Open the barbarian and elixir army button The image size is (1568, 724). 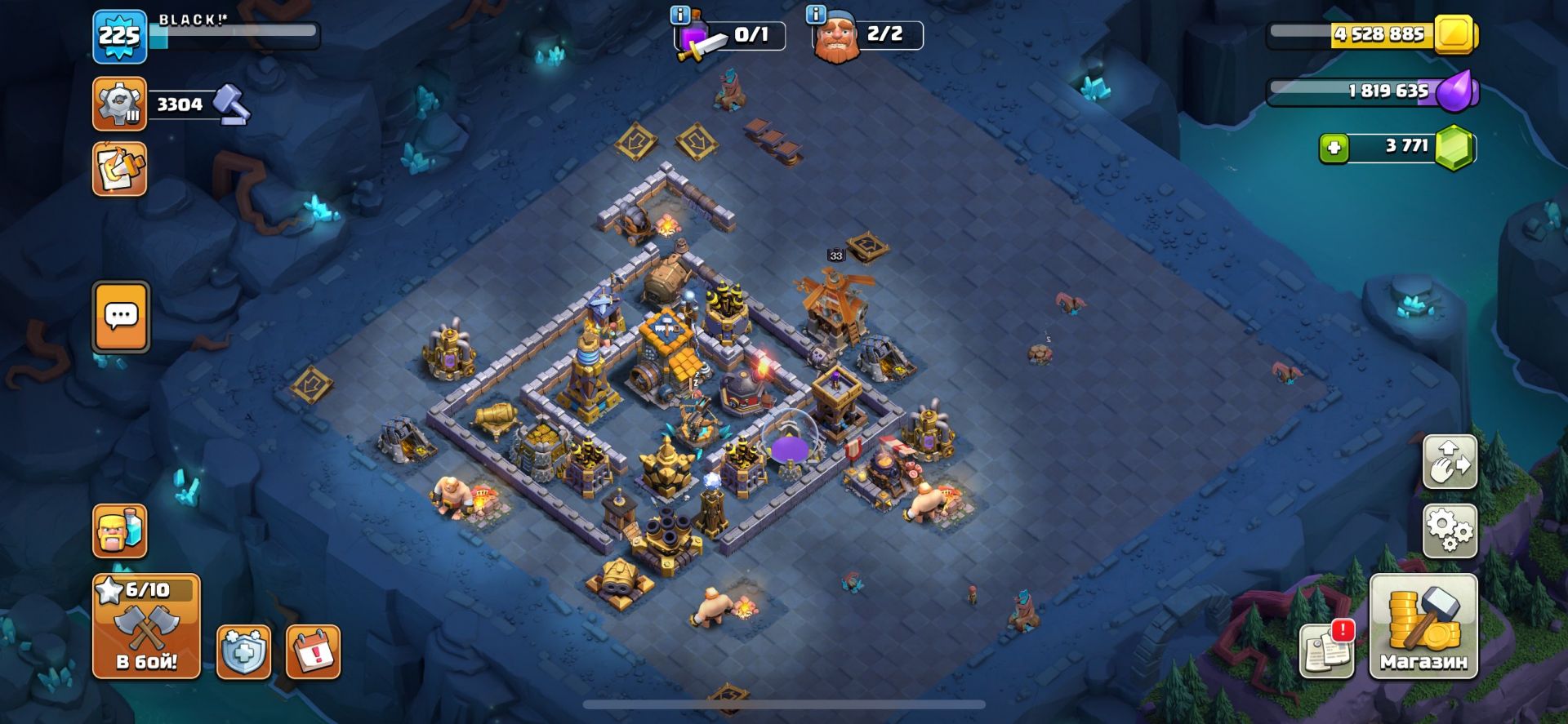click(120, 531)
